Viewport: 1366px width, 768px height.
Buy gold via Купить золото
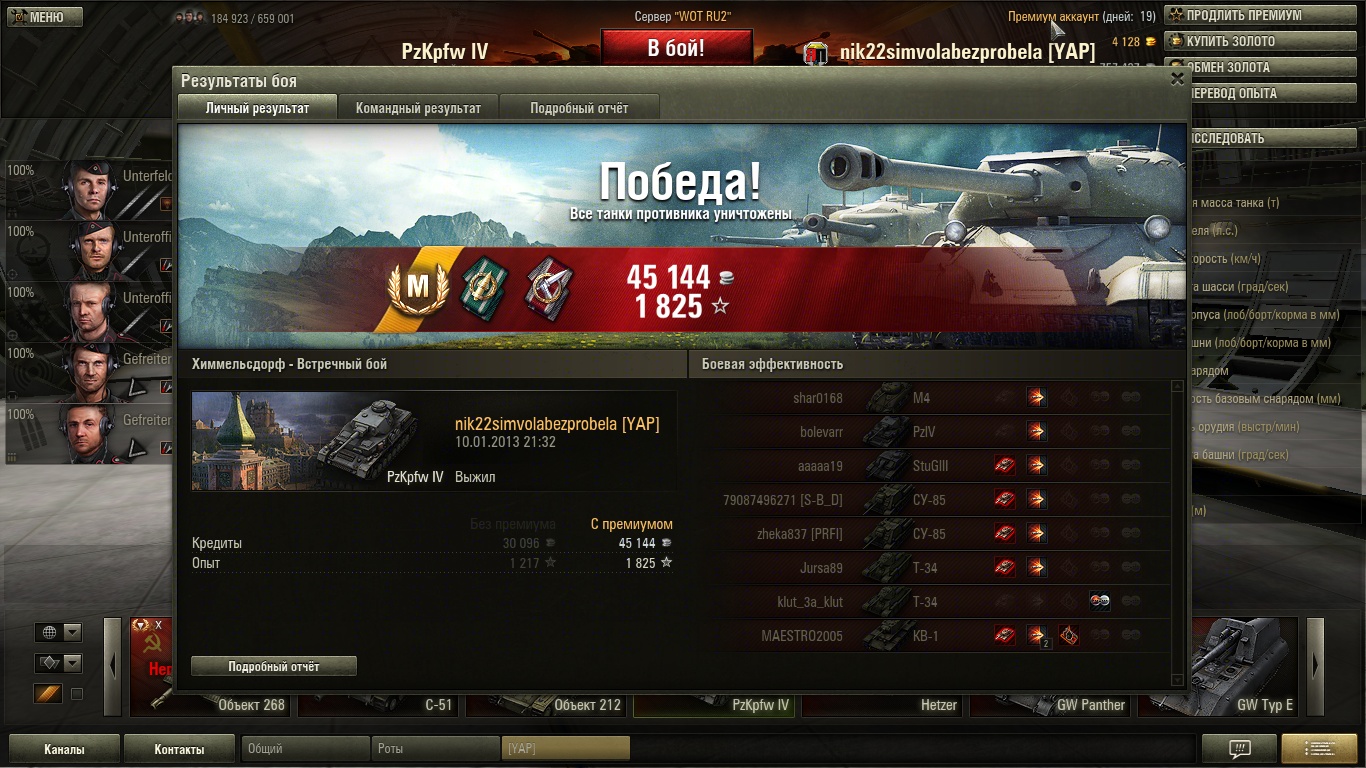coord(1256,42)
